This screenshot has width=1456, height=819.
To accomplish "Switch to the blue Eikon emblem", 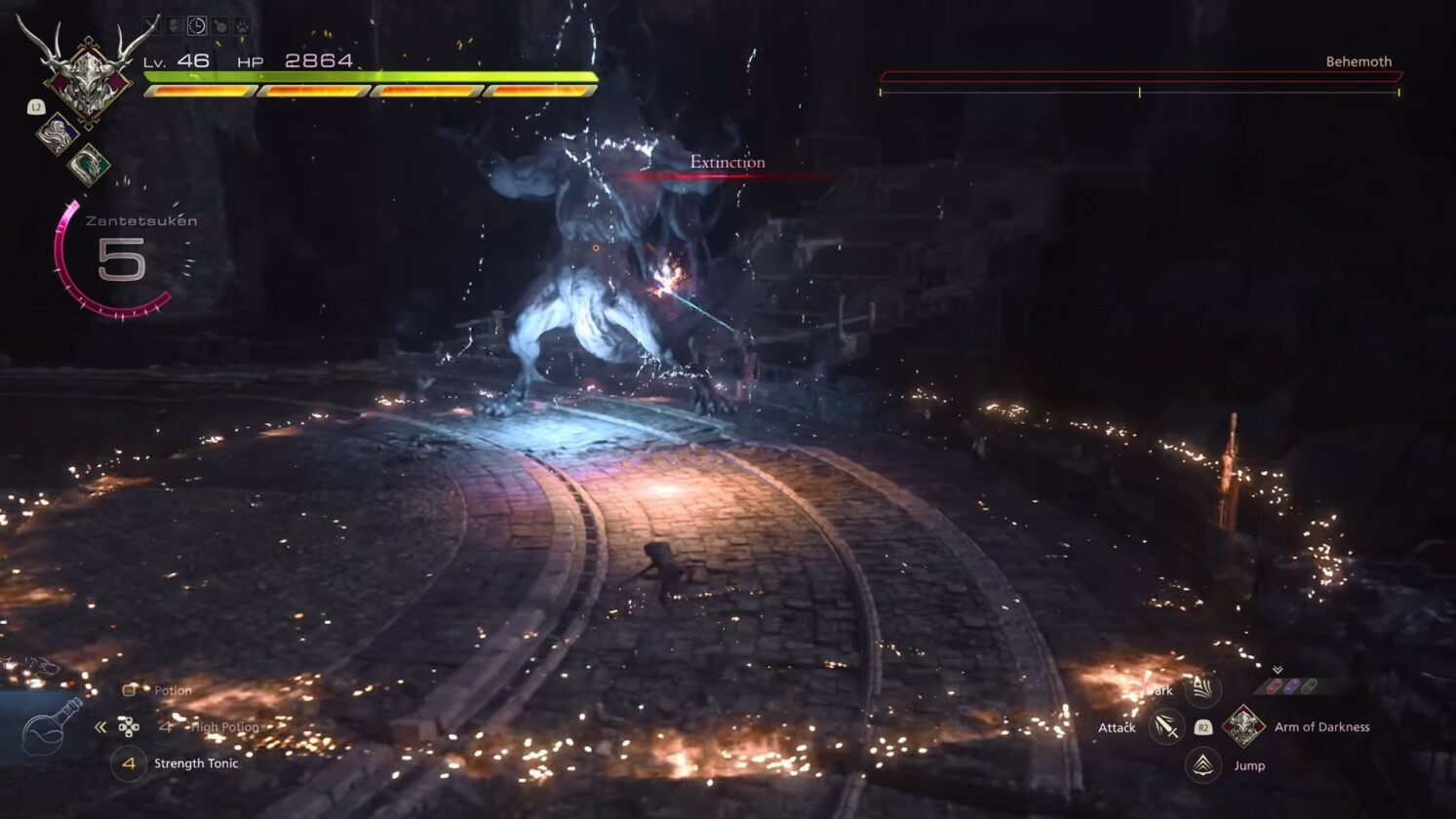I will [x=57, y=133].
